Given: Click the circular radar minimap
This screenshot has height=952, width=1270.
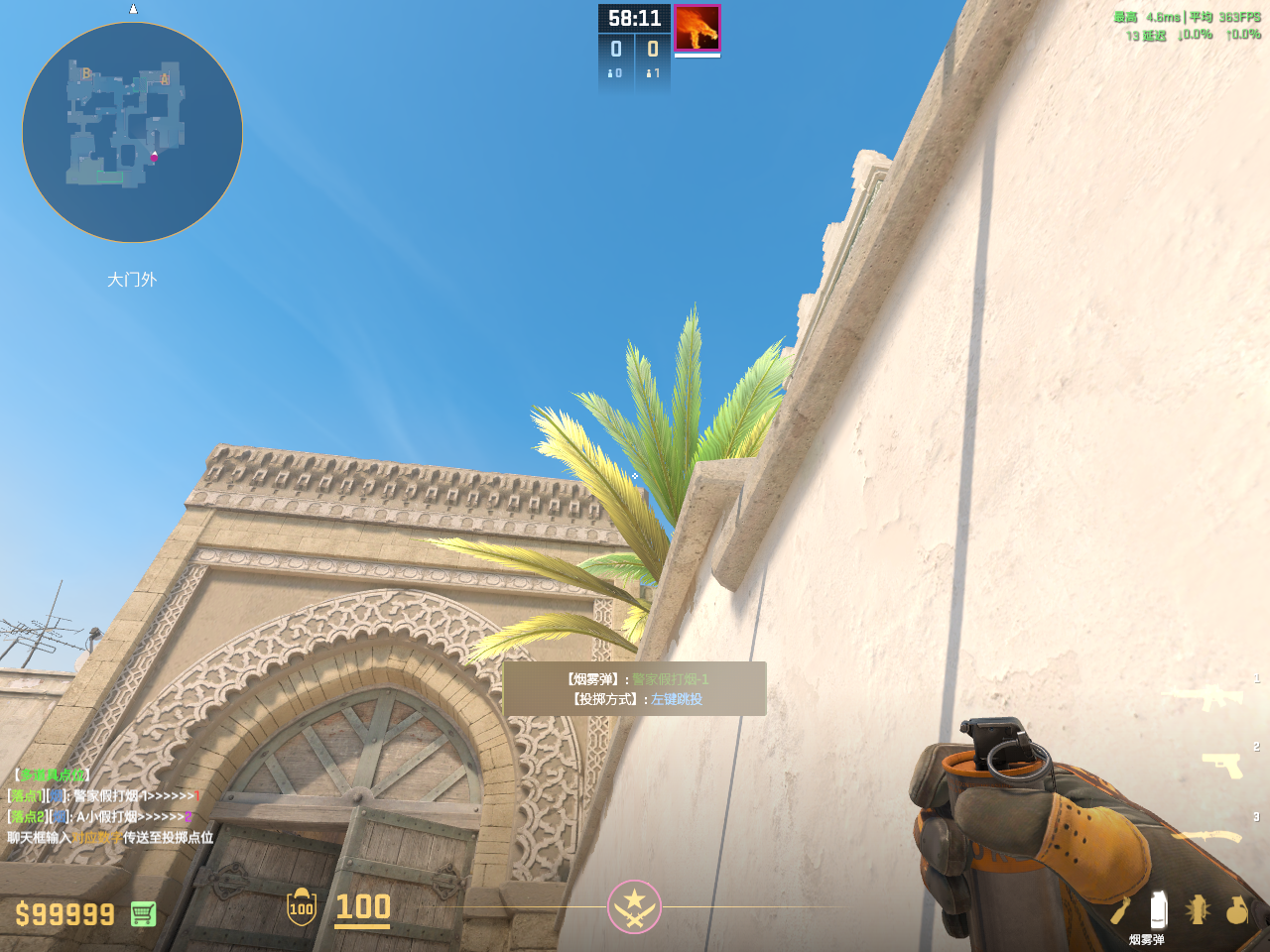Looking at the screenshot, I should pos(132,133).
